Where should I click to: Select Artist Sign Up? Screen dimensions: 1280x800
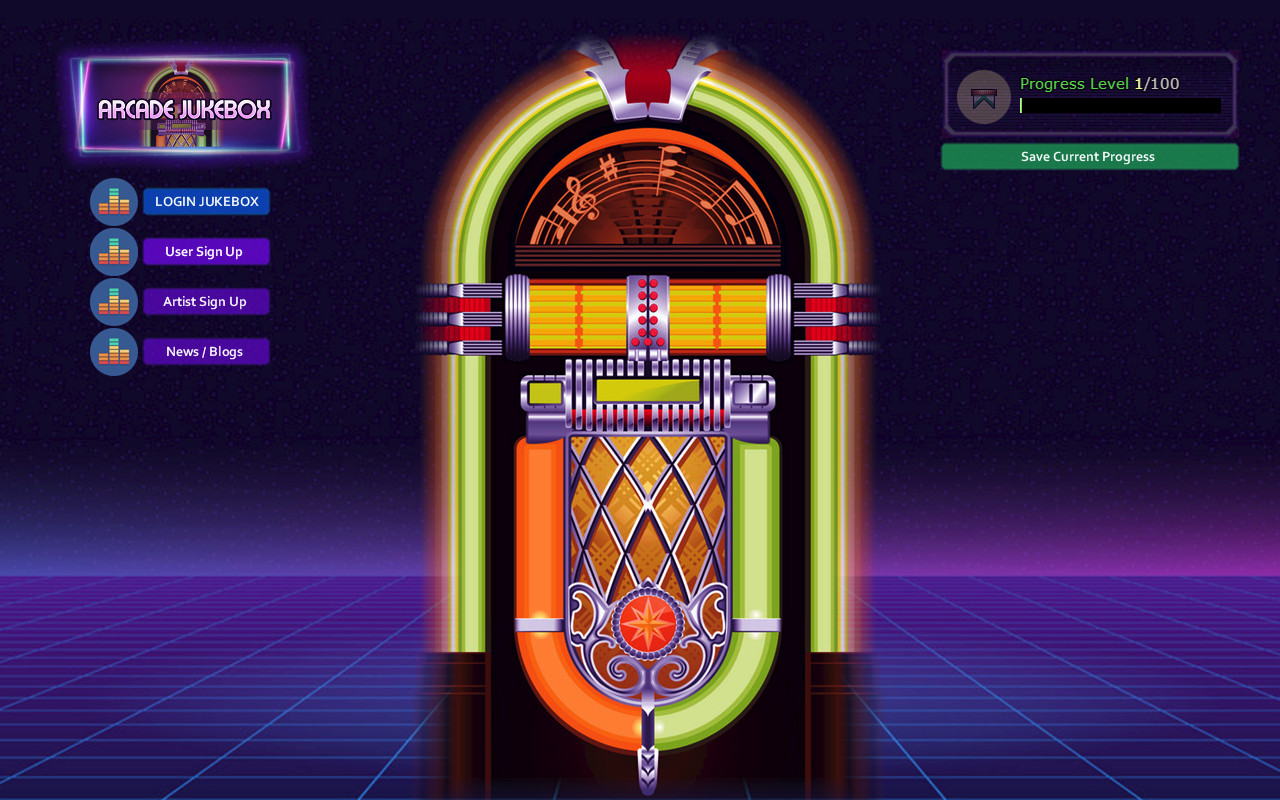coord(206,301)
